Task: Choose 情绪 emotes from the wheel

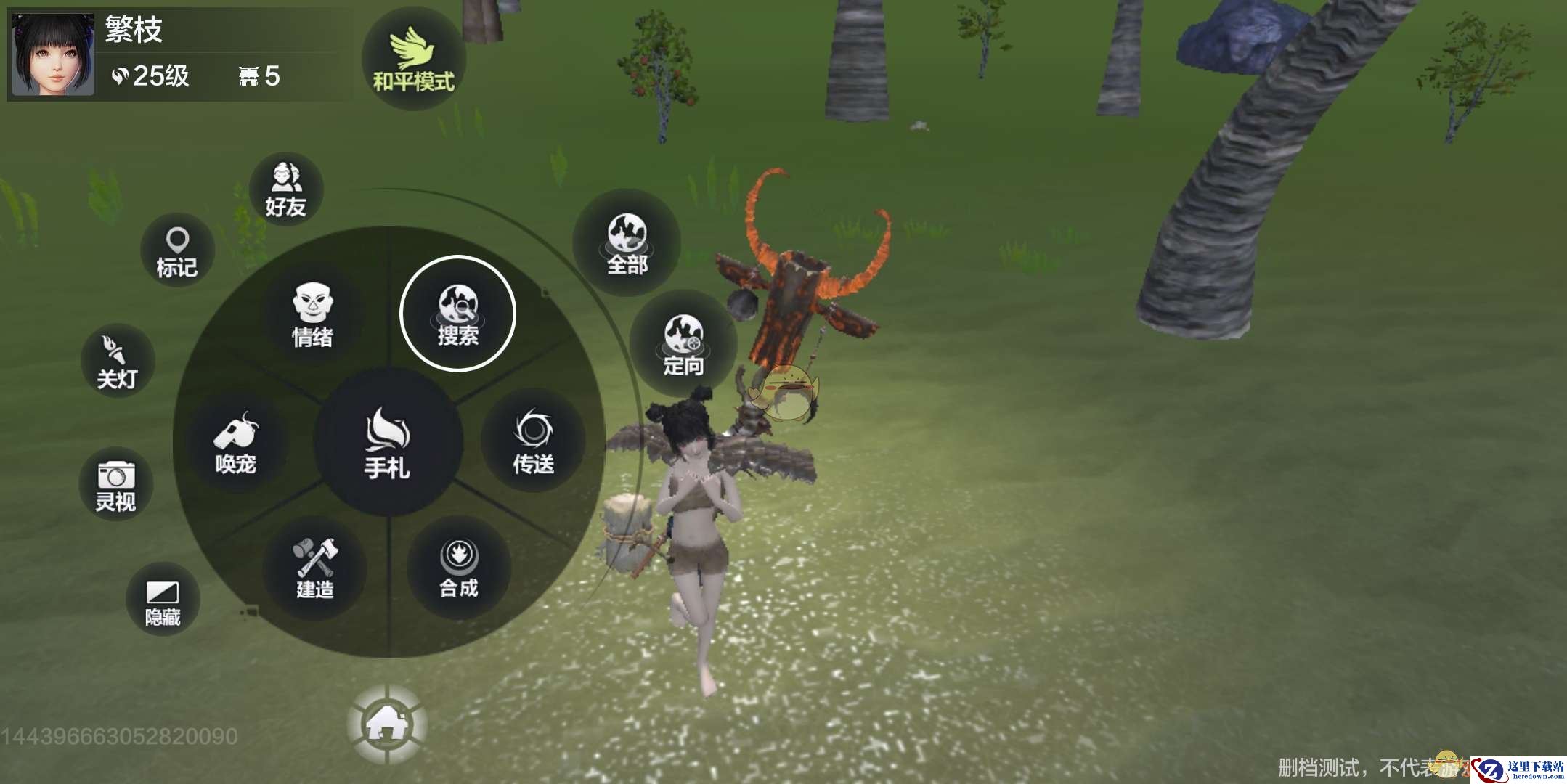Action: [x=312, y=316]
